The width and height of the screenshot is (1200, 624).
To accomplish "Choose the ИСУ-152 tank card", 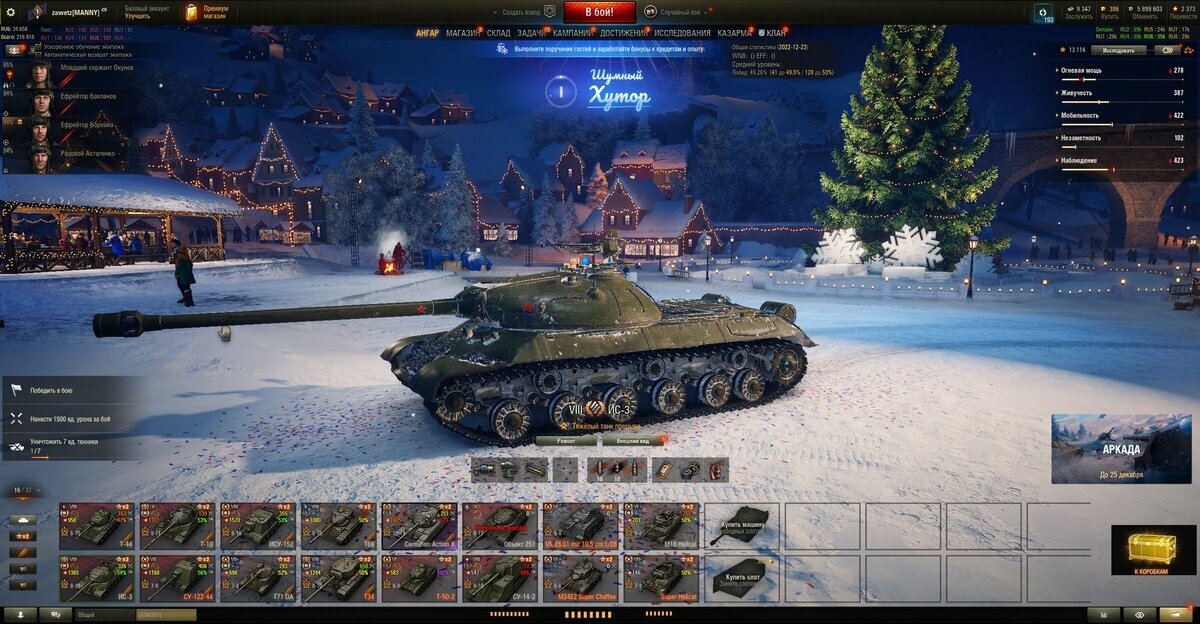I will click(x=258, y=525).
